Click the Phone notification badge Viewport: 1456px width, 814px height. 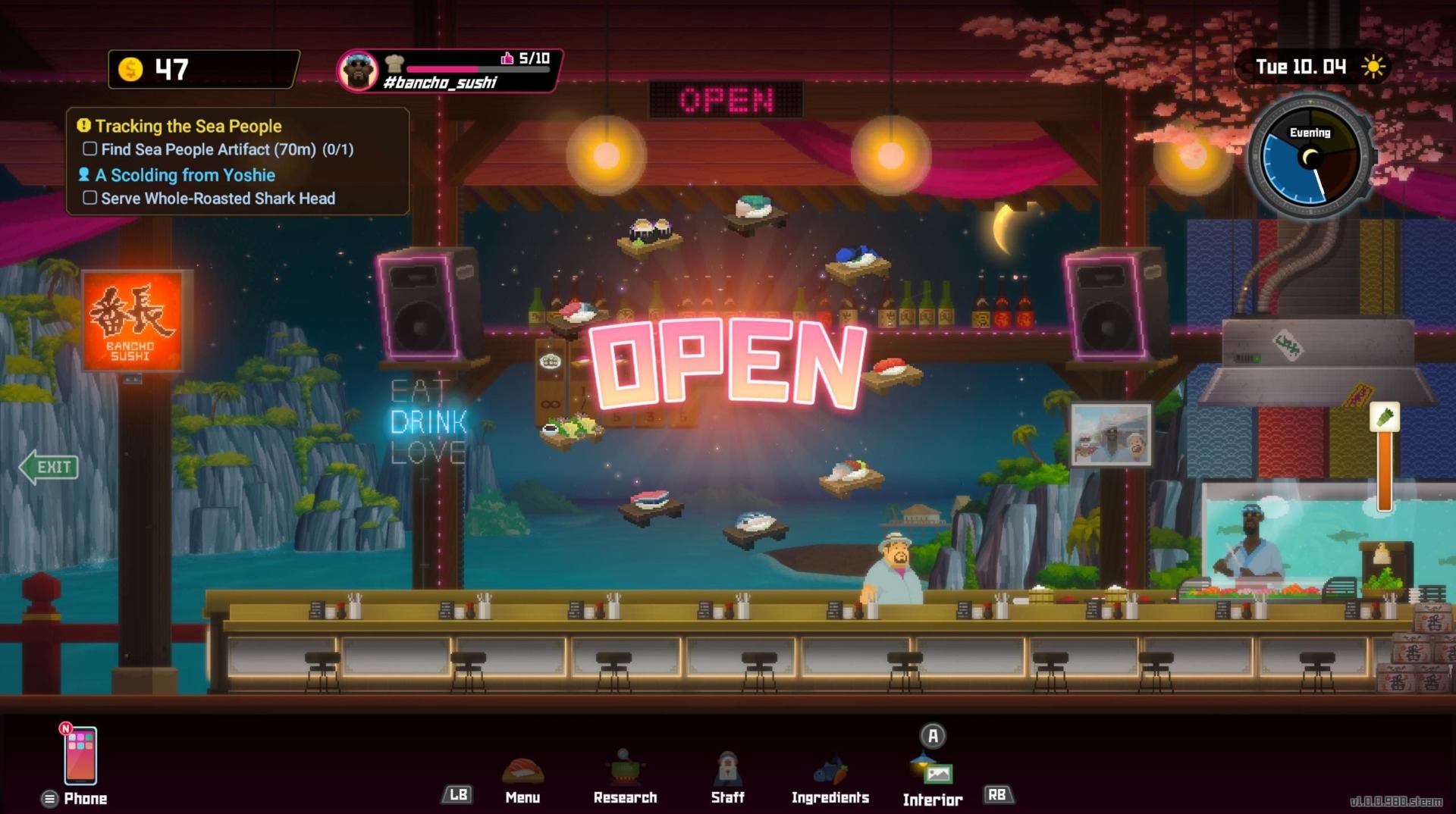[x=65, y=730]
